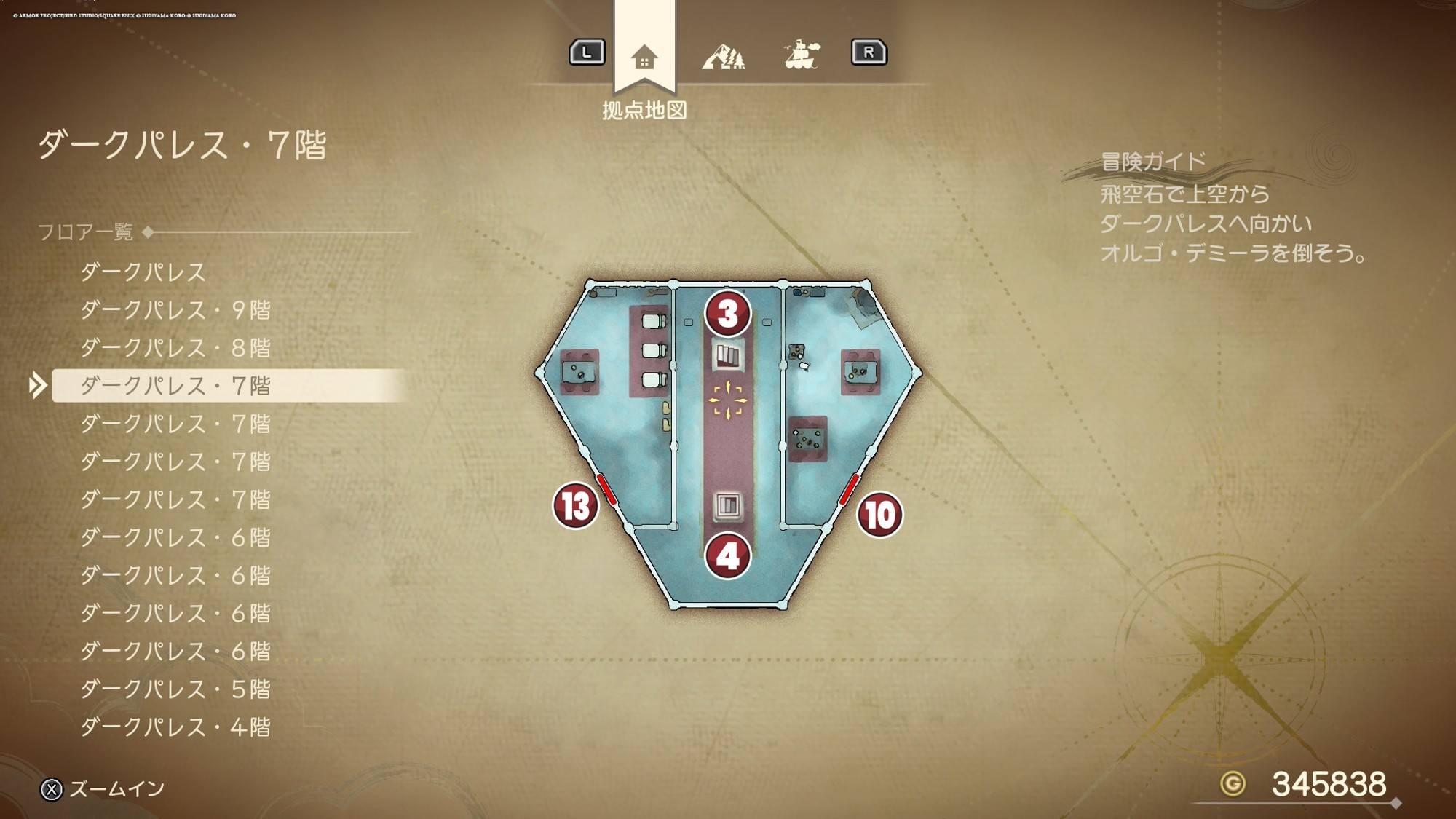Image resolution: width=1456 pixels, height=819 pixels.
Task: Click map marker number 4
Action: point(727,556)
